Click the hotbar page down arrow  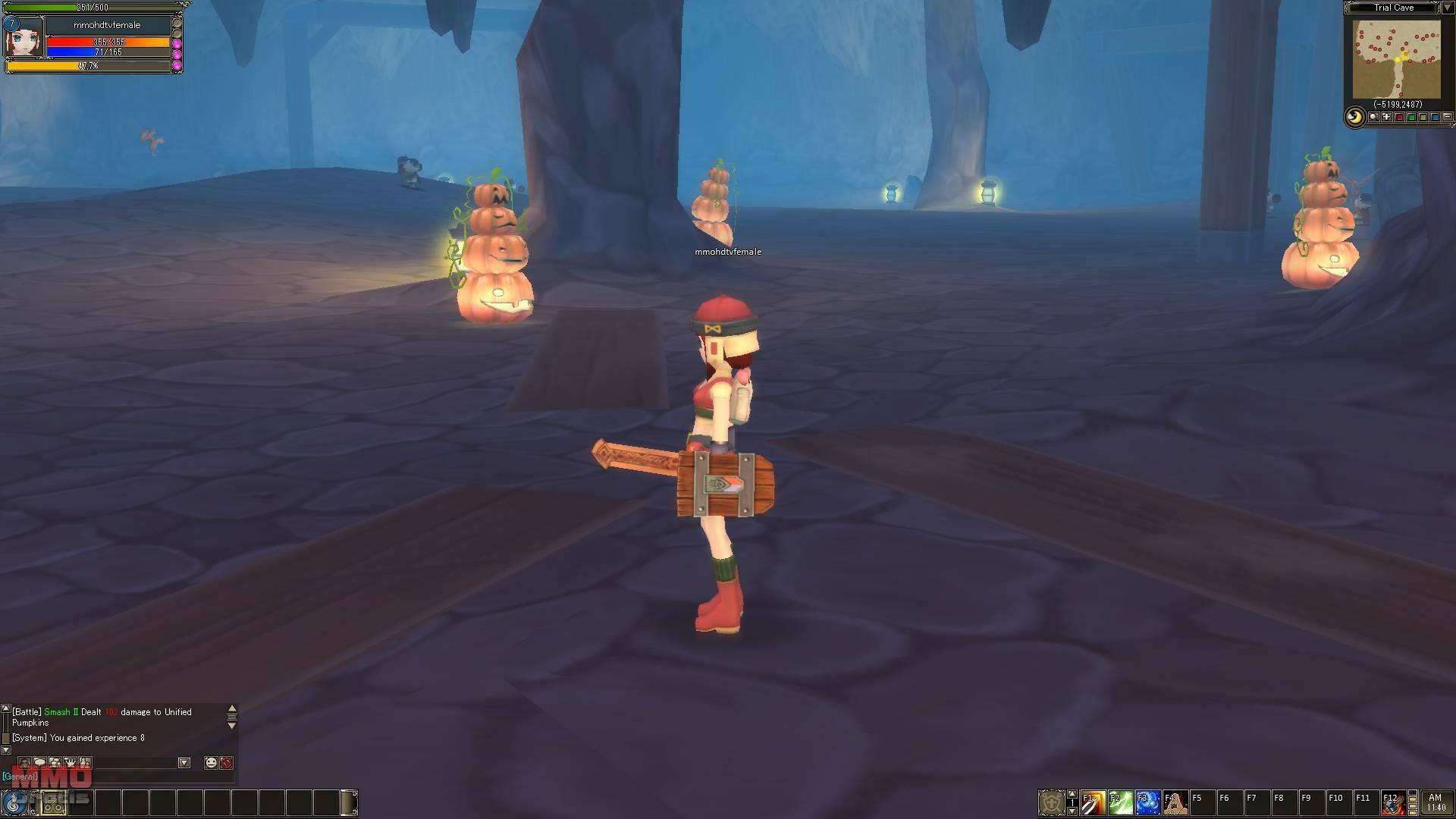(x=1072, y=811)
